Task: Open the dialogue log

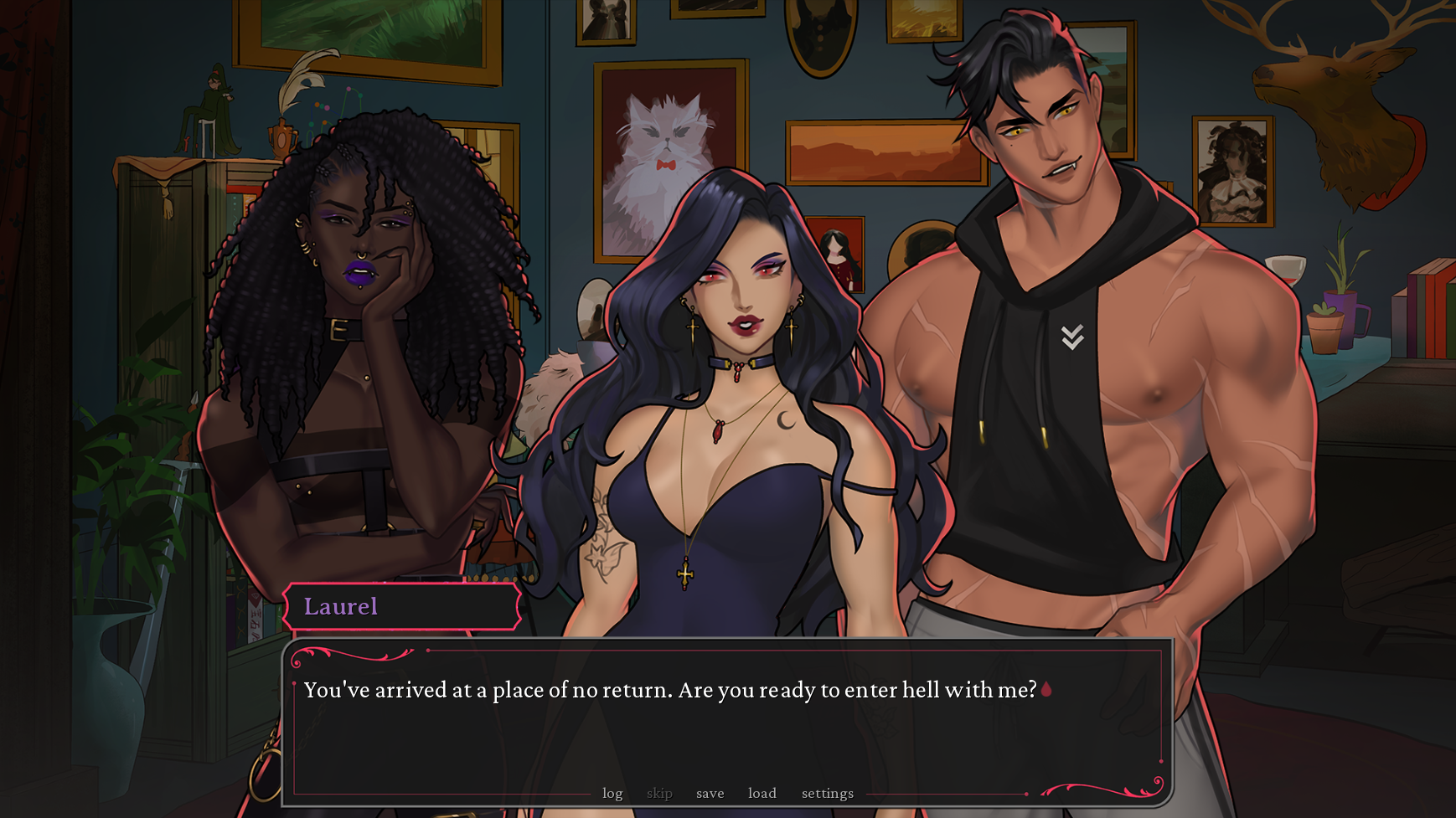Action: coord(612,793)
